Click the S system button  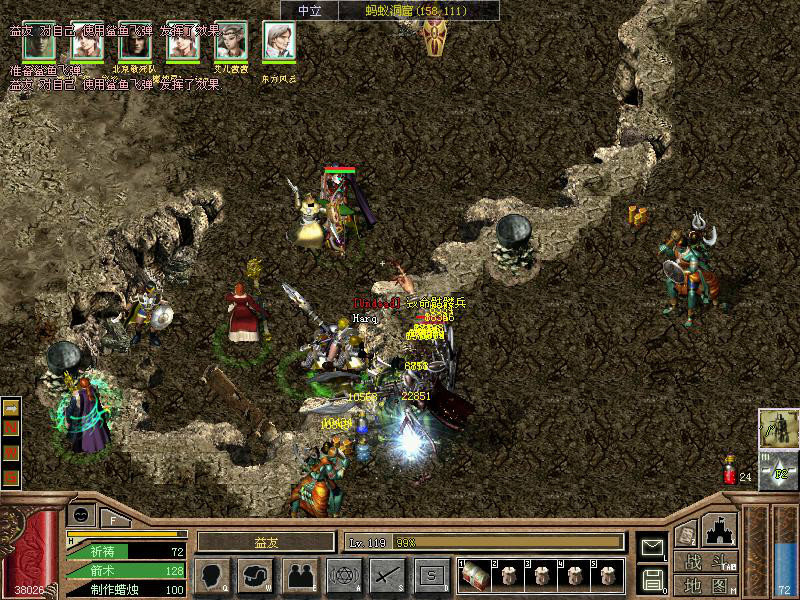431,575
